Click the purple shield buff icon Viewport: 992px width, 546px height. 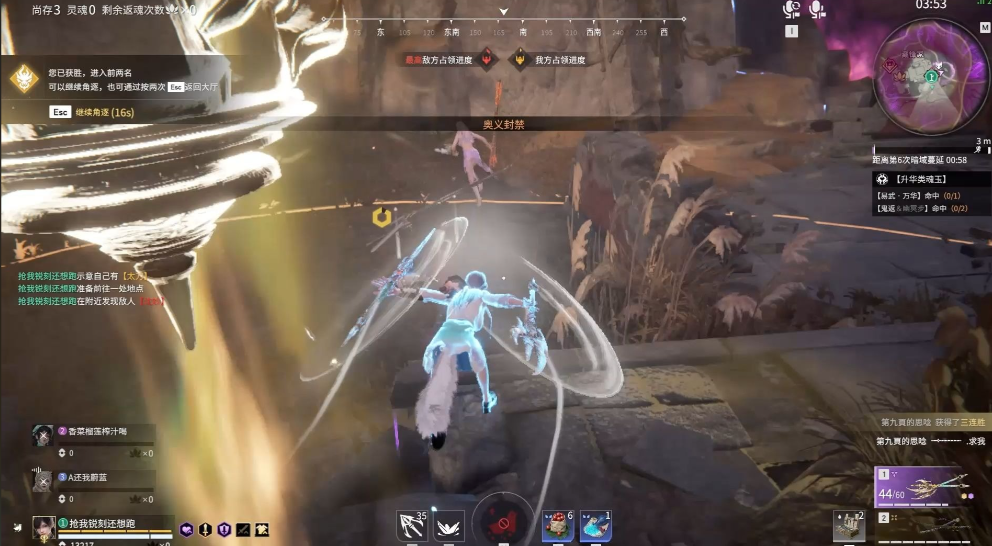coord(224,529)
